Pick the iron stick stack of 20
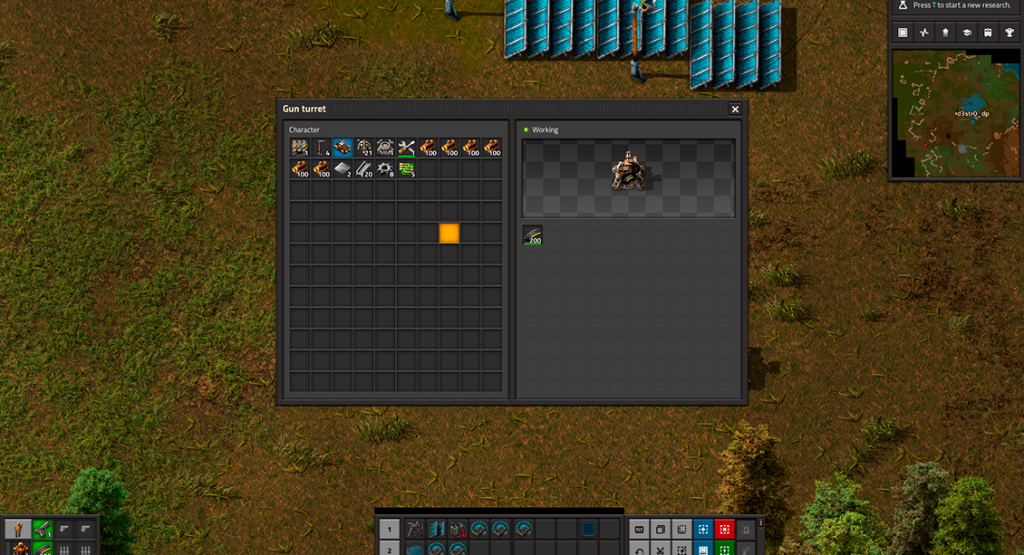The height and width of the screenshot is (555, 1024). pyautogui.click(x=364, y=169)
